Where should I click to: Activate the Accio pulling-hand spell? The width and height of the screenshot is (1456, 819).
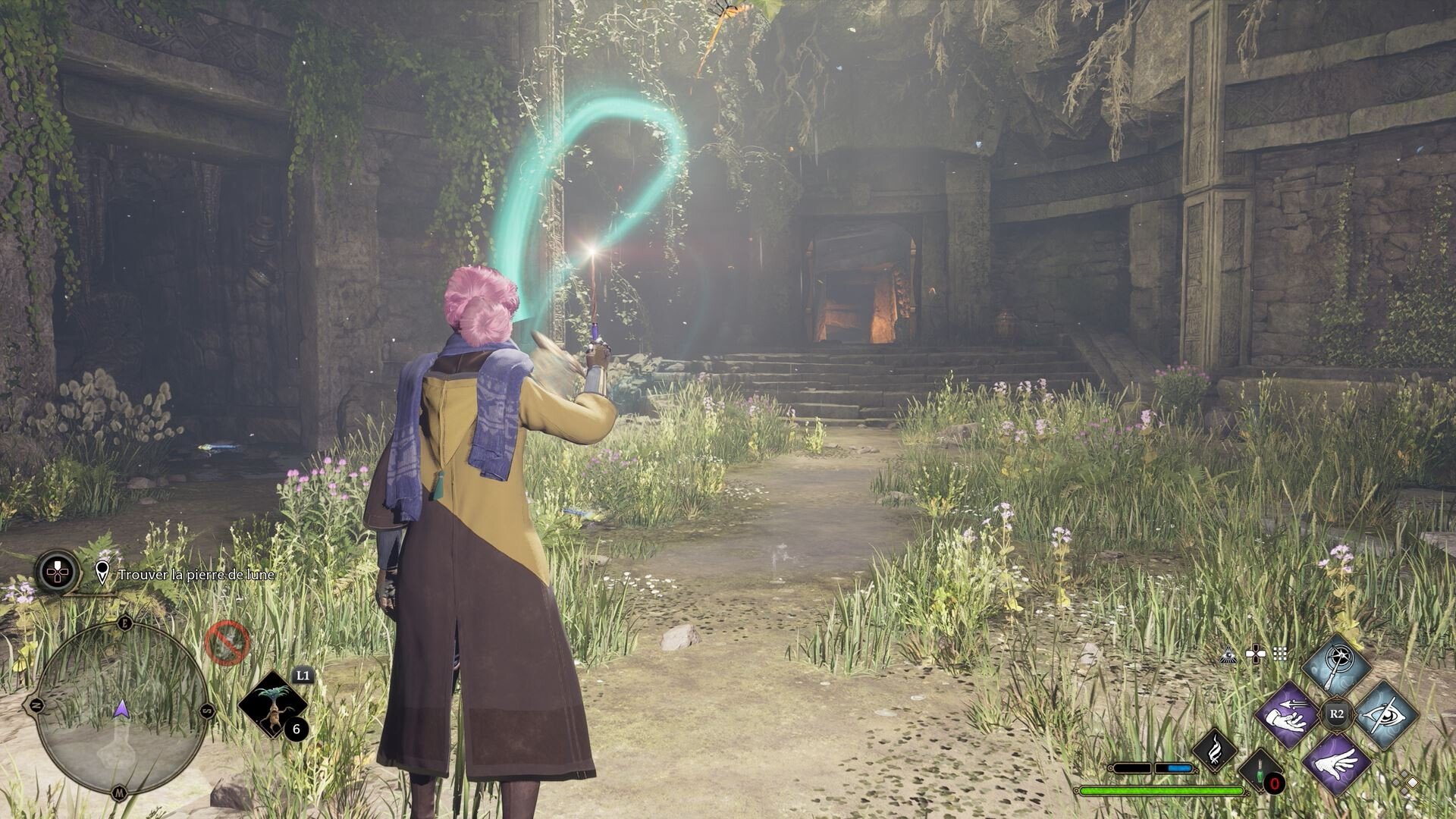pyautogui.click(x=1288, y=715)
